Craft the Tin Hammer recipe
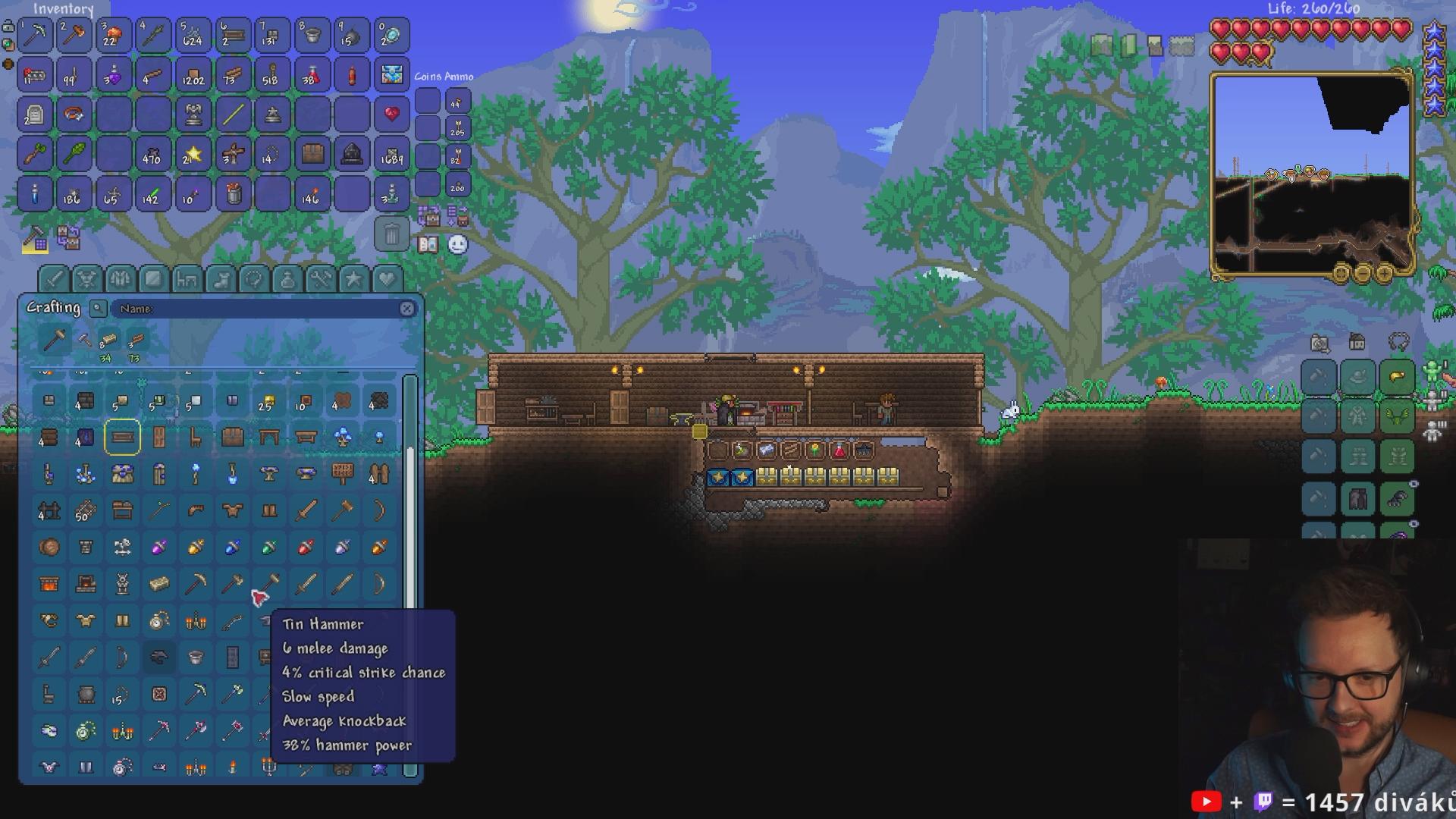1456x819 pixels. 268,584
